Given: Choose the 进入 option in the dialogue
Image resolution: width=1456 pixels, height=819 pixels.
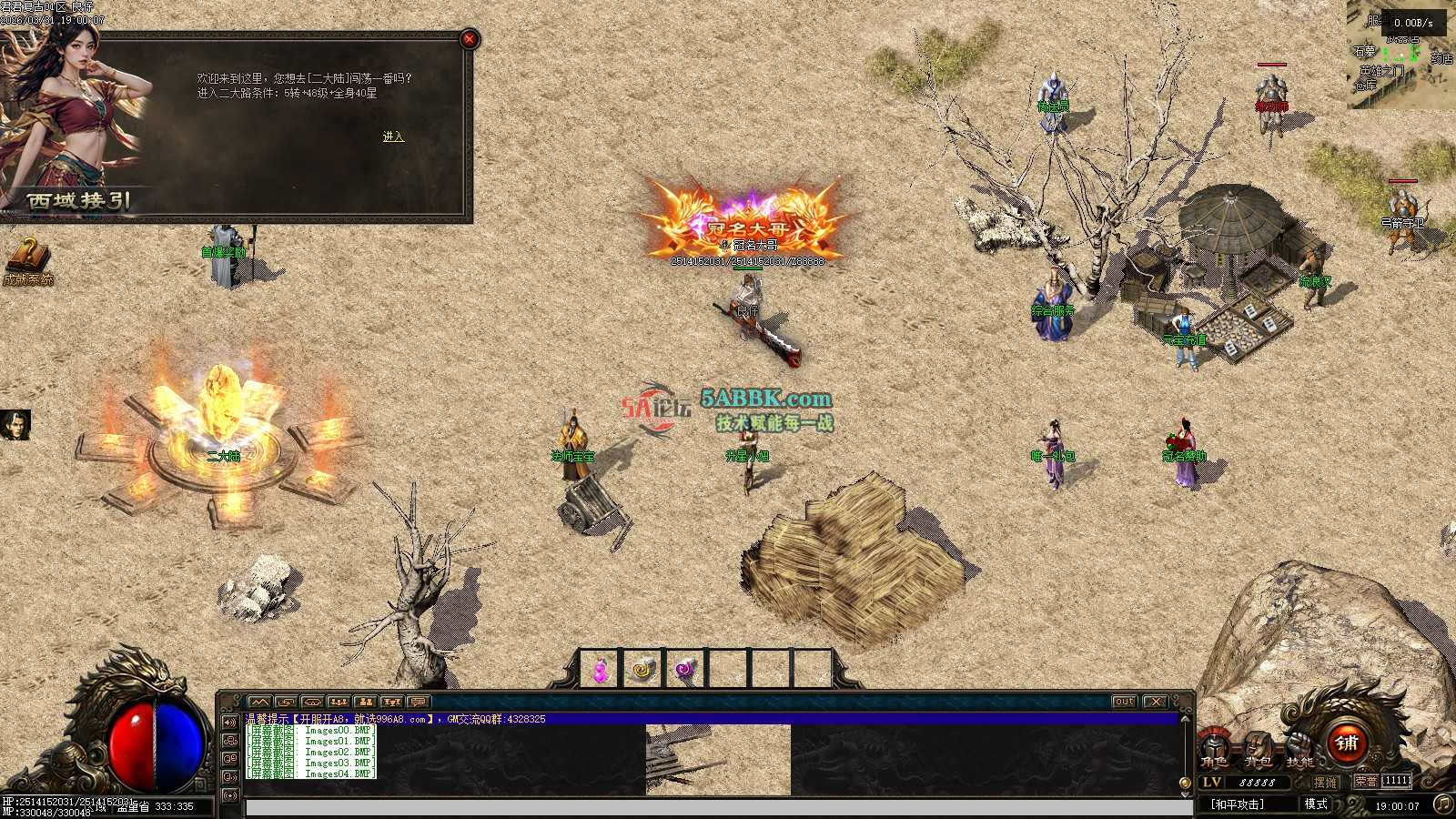Looking at the screenshot, I should (393, 136).
